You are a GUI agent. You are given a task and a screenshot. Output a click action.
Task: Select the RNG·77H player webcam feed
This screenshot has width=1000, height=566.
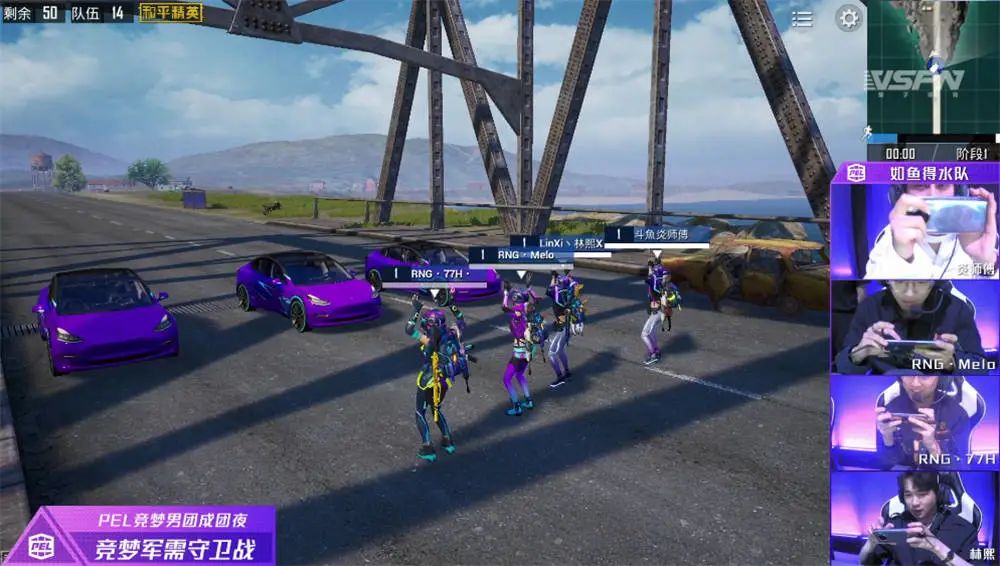coord(914,421)
